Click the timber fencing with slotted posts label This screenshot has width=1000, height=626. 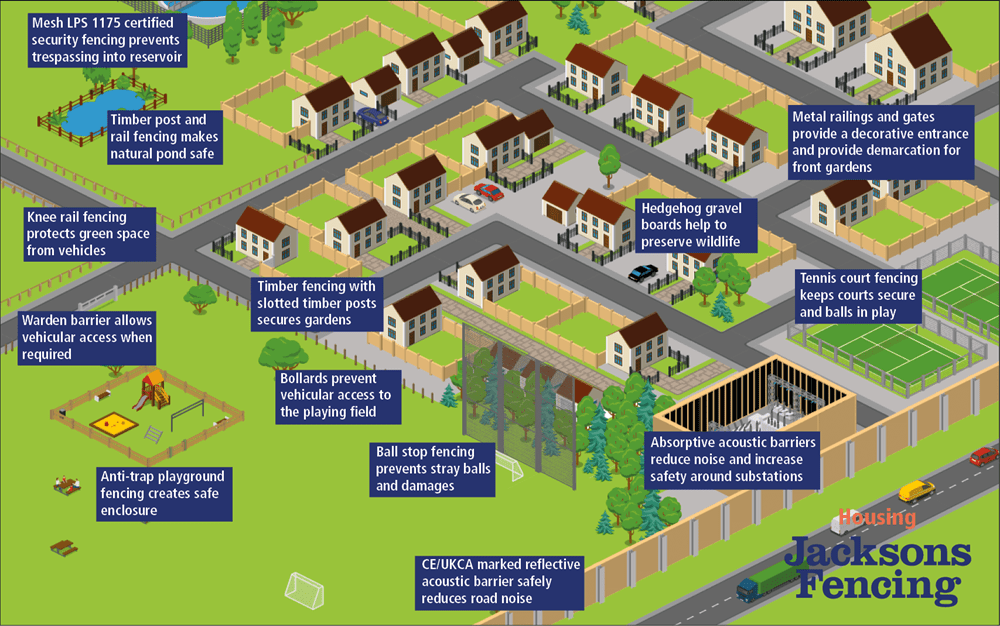318,302
